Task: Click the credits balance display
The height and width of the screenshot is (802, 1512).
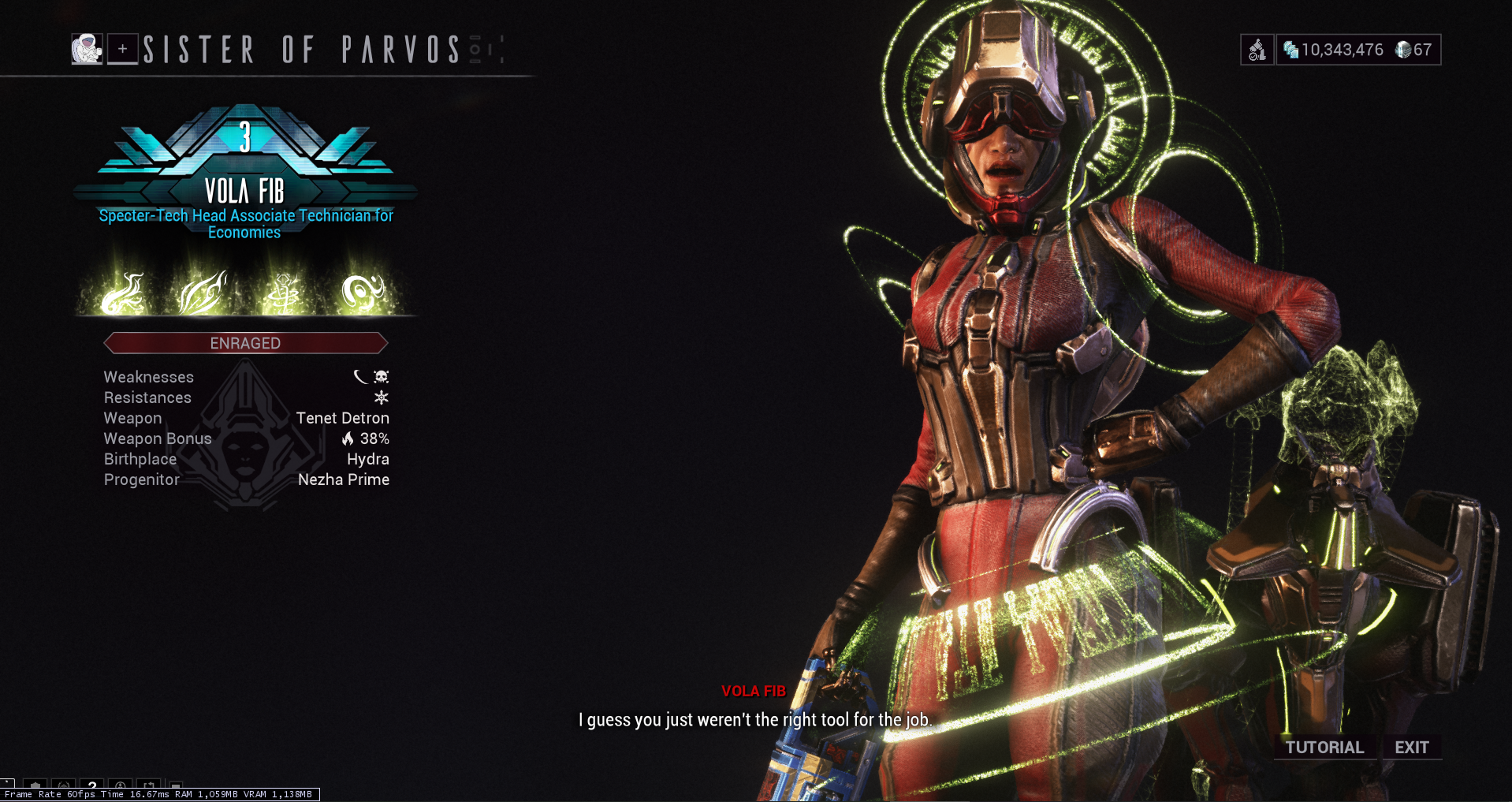Action: [1334, 50]
